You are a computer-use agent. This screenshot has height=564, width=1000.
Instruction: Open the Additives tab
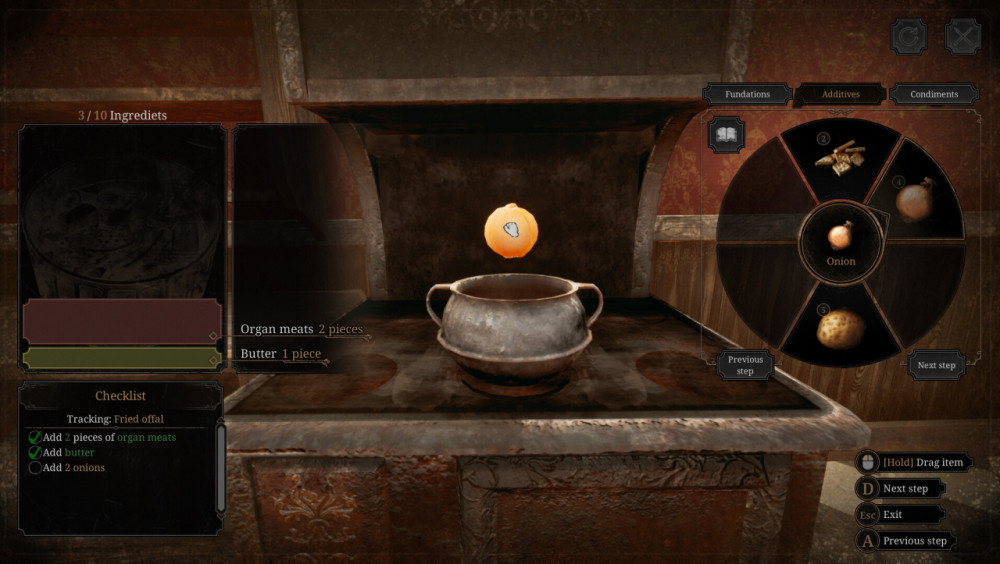[841, 94]
